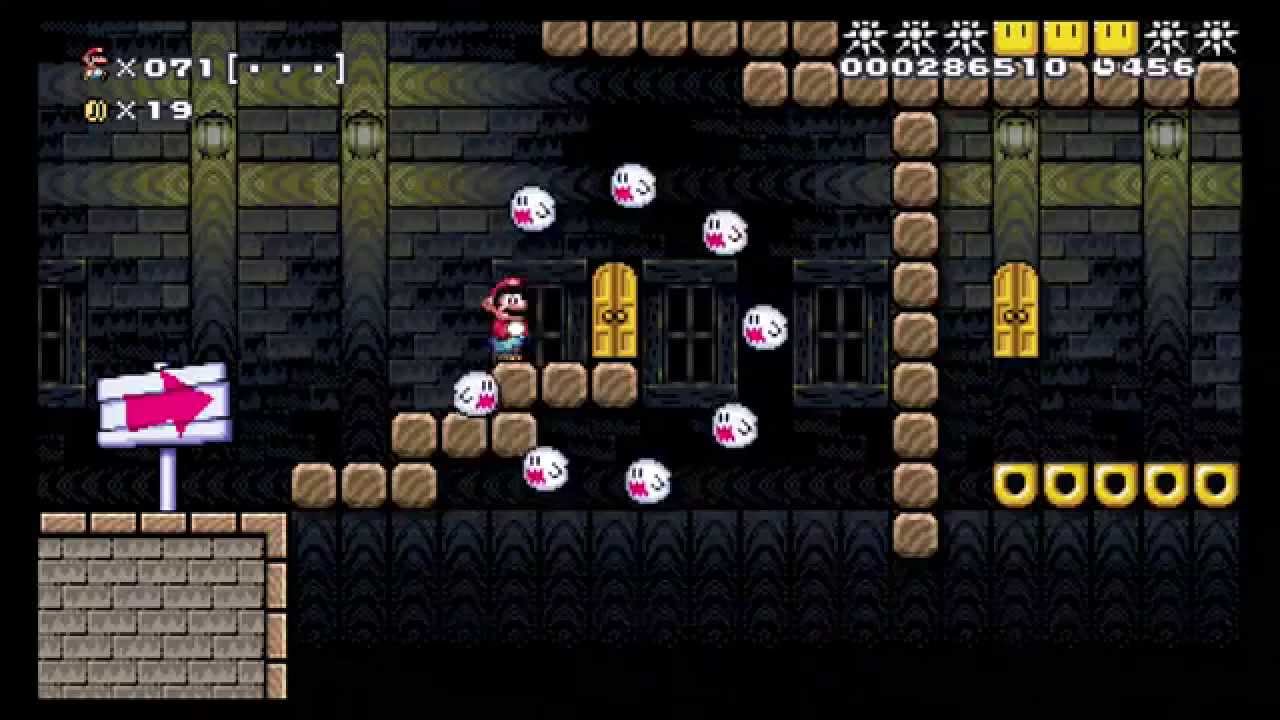Click the timer showing 0456
This screenshot has height=720, width=1280.
click(1145, 68)
